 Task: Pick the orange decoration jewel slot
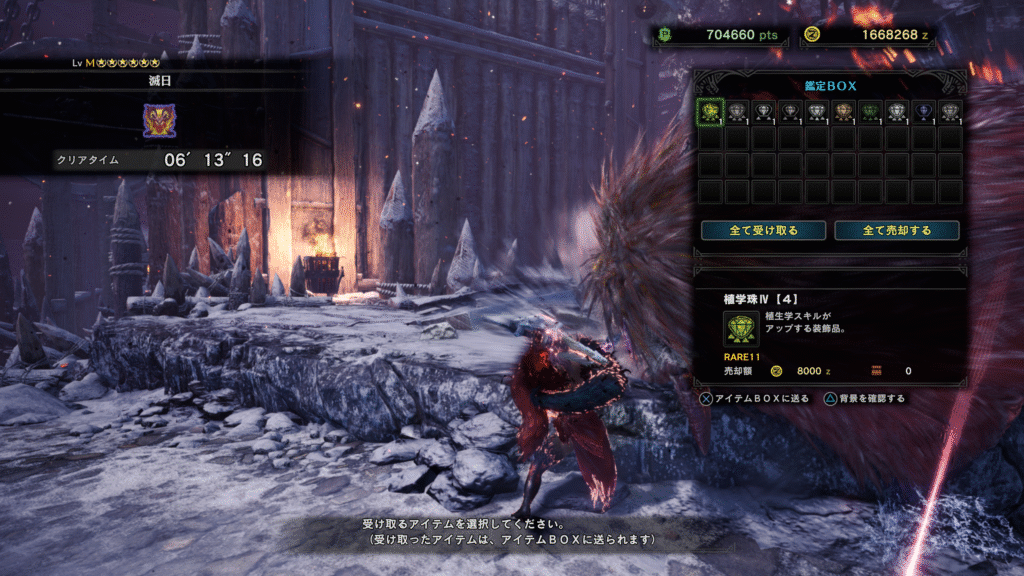pos(844,111)
